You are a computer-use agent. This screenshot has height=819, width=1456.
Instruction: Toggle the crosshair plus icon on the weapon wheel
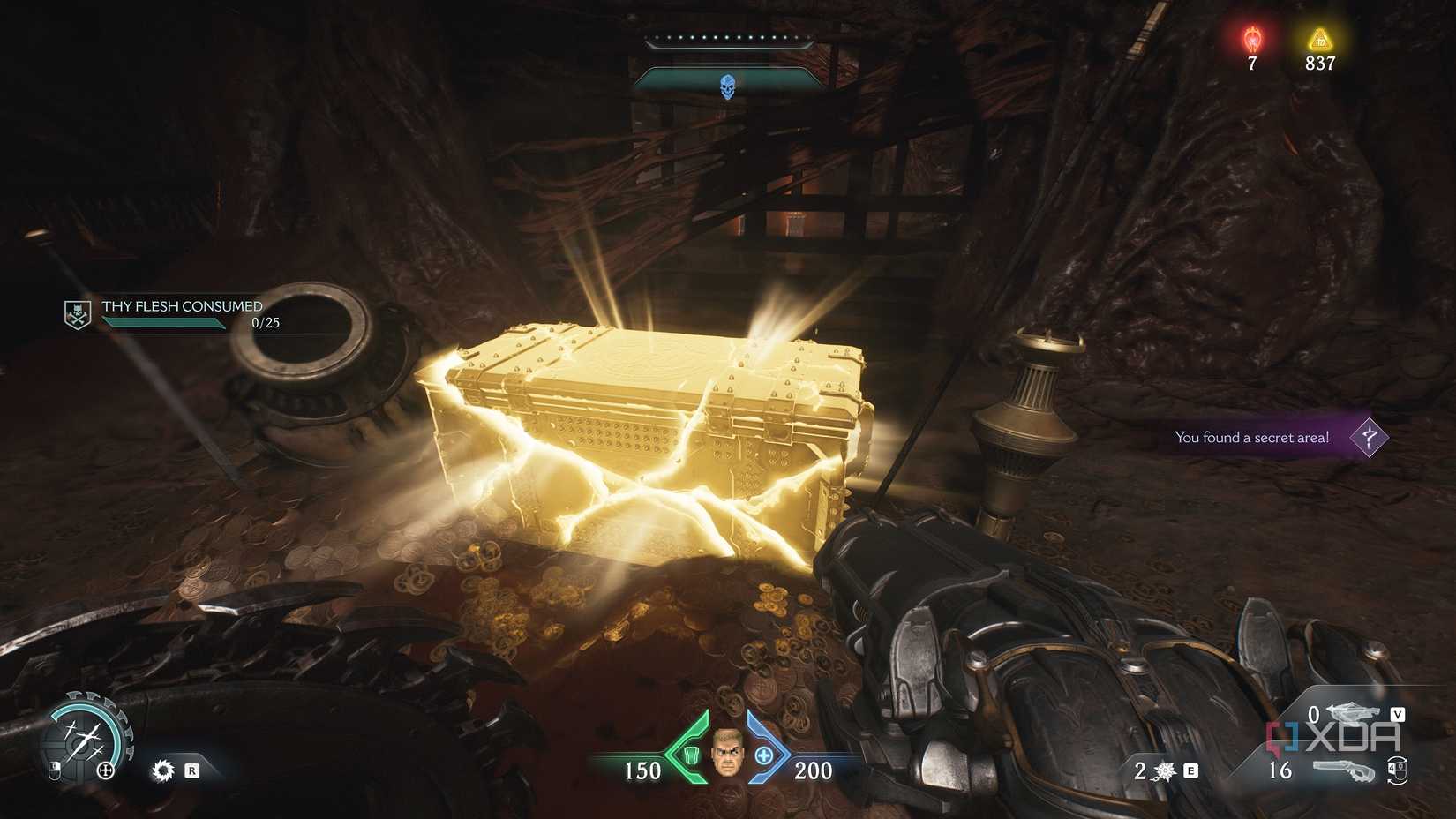coord(106,770)
